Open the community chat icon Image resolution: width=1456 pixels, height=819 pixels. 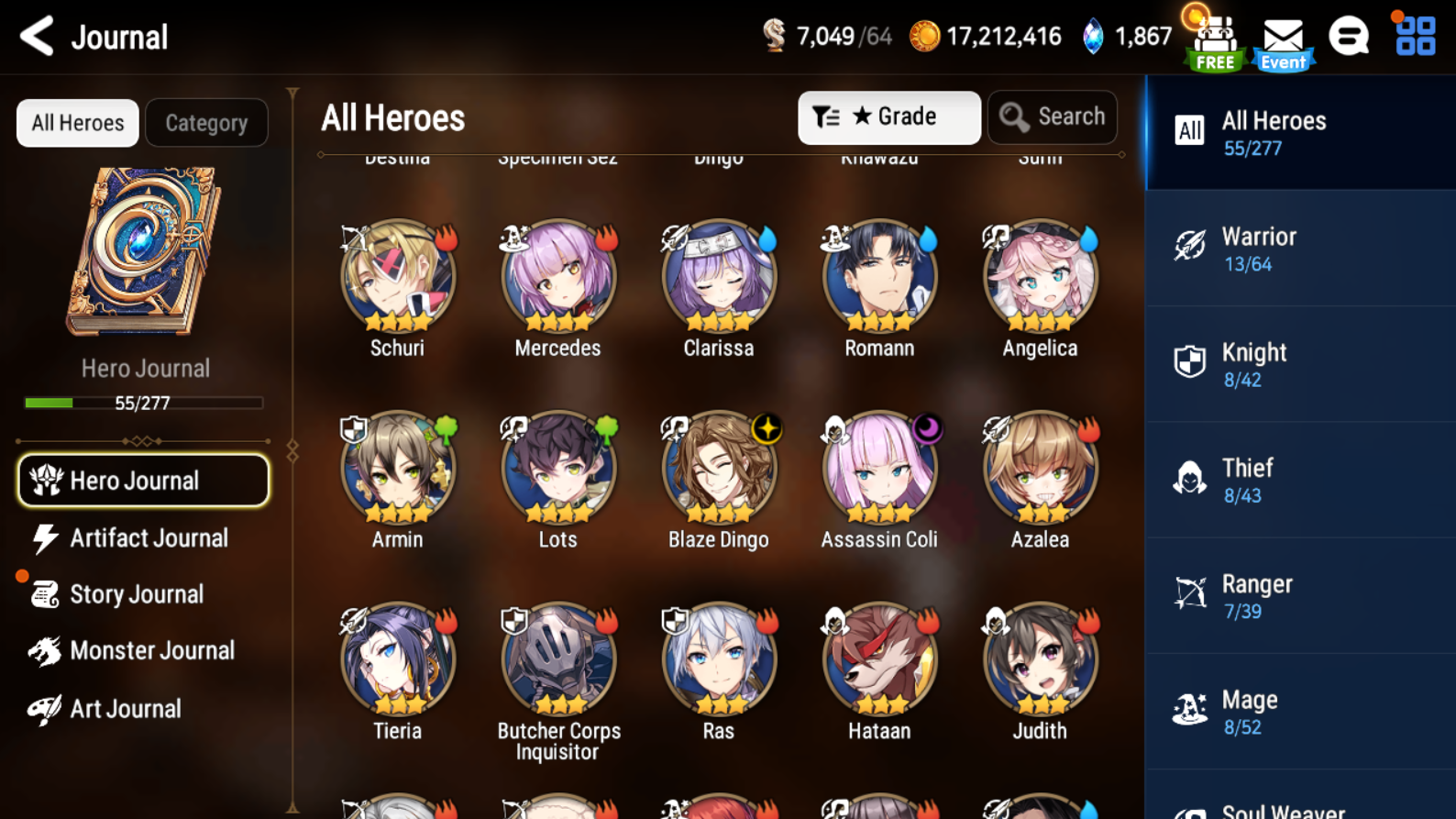point(1349,37)
